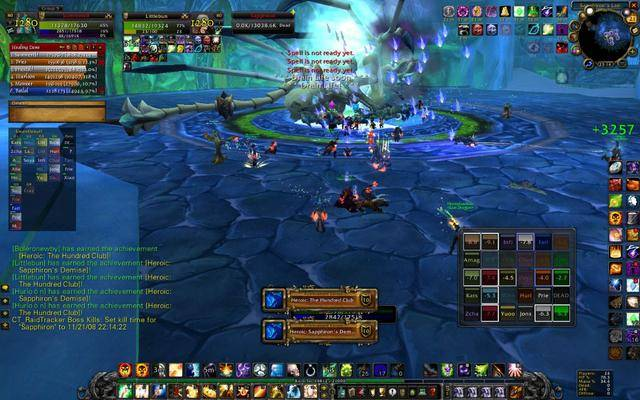This screenshot has height=400, width=640.
Task: Target Amag in the raid grid
Action: tap(472, 258)
